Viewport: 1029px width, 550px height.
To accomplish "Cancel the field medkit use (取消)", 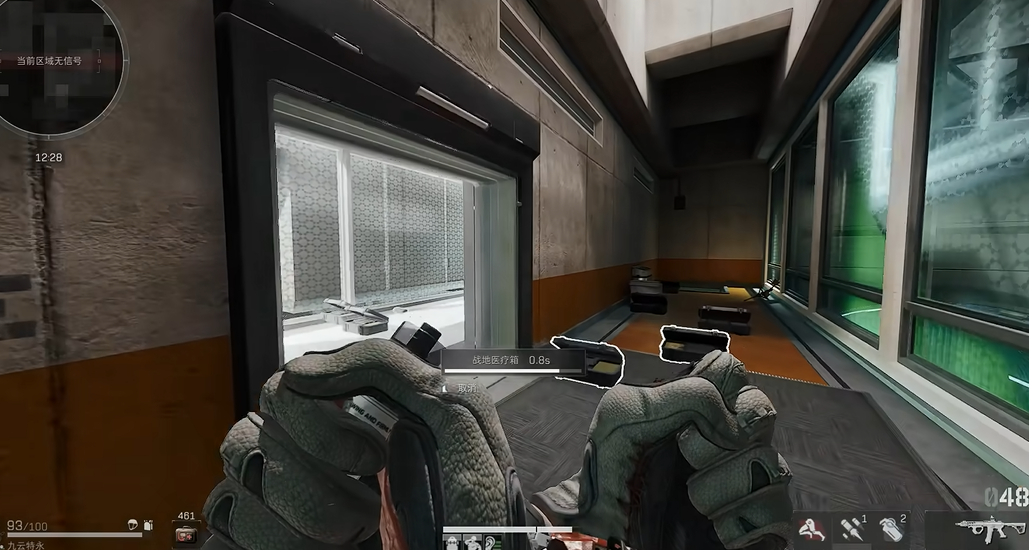I will point(467,387).
